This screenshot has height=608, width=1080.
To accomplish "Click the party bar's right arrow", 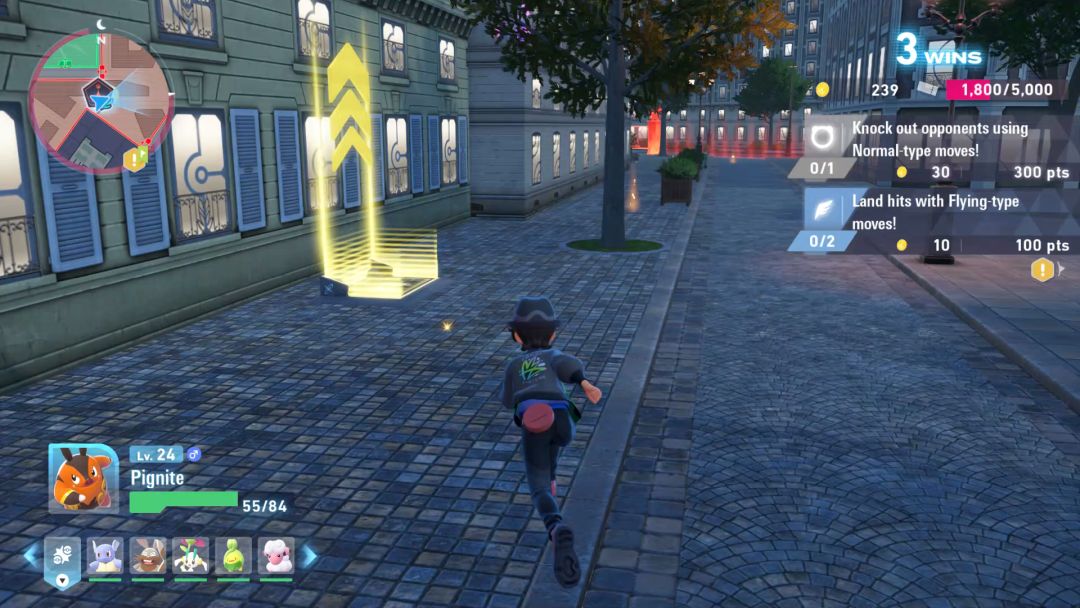I will click(x=310, y=555).
